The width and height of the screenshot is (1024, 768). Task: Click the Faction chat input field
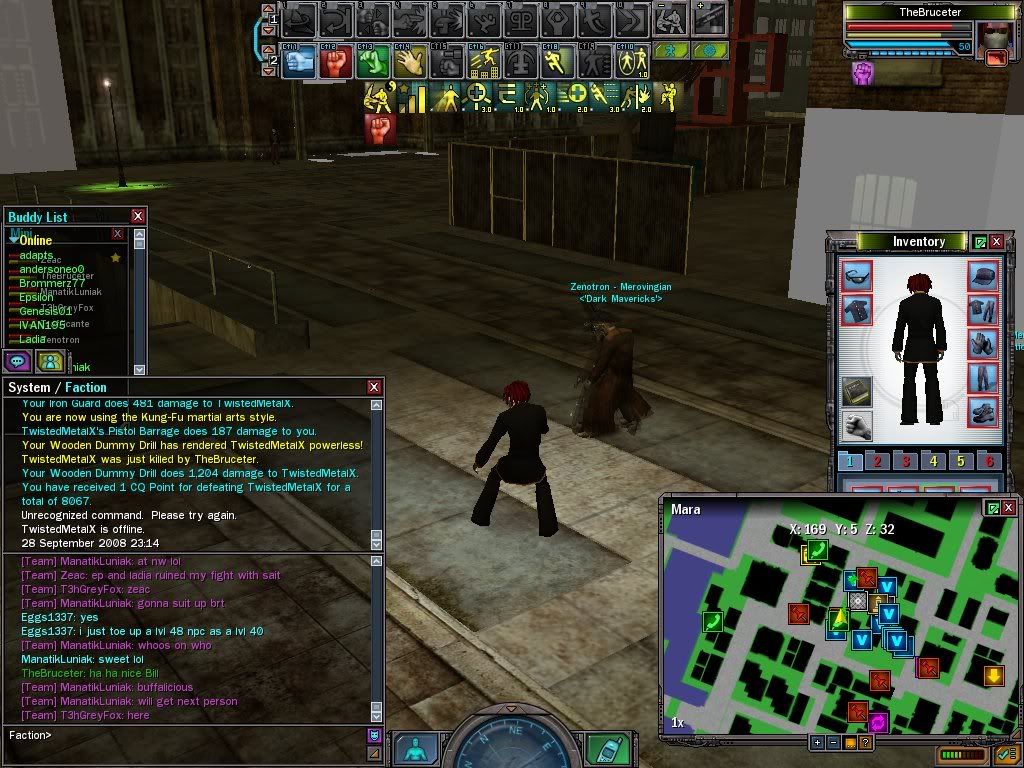tap(200, 736)
